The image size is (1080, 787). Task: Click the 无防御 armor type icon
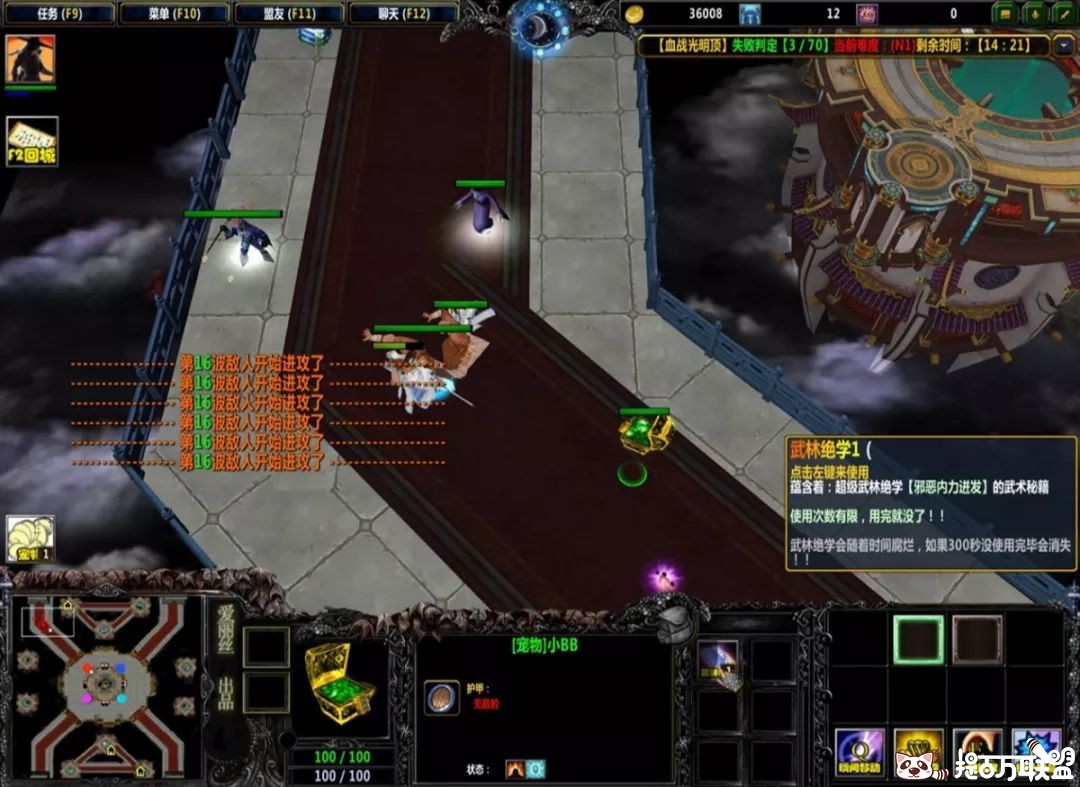pos(440,696)
